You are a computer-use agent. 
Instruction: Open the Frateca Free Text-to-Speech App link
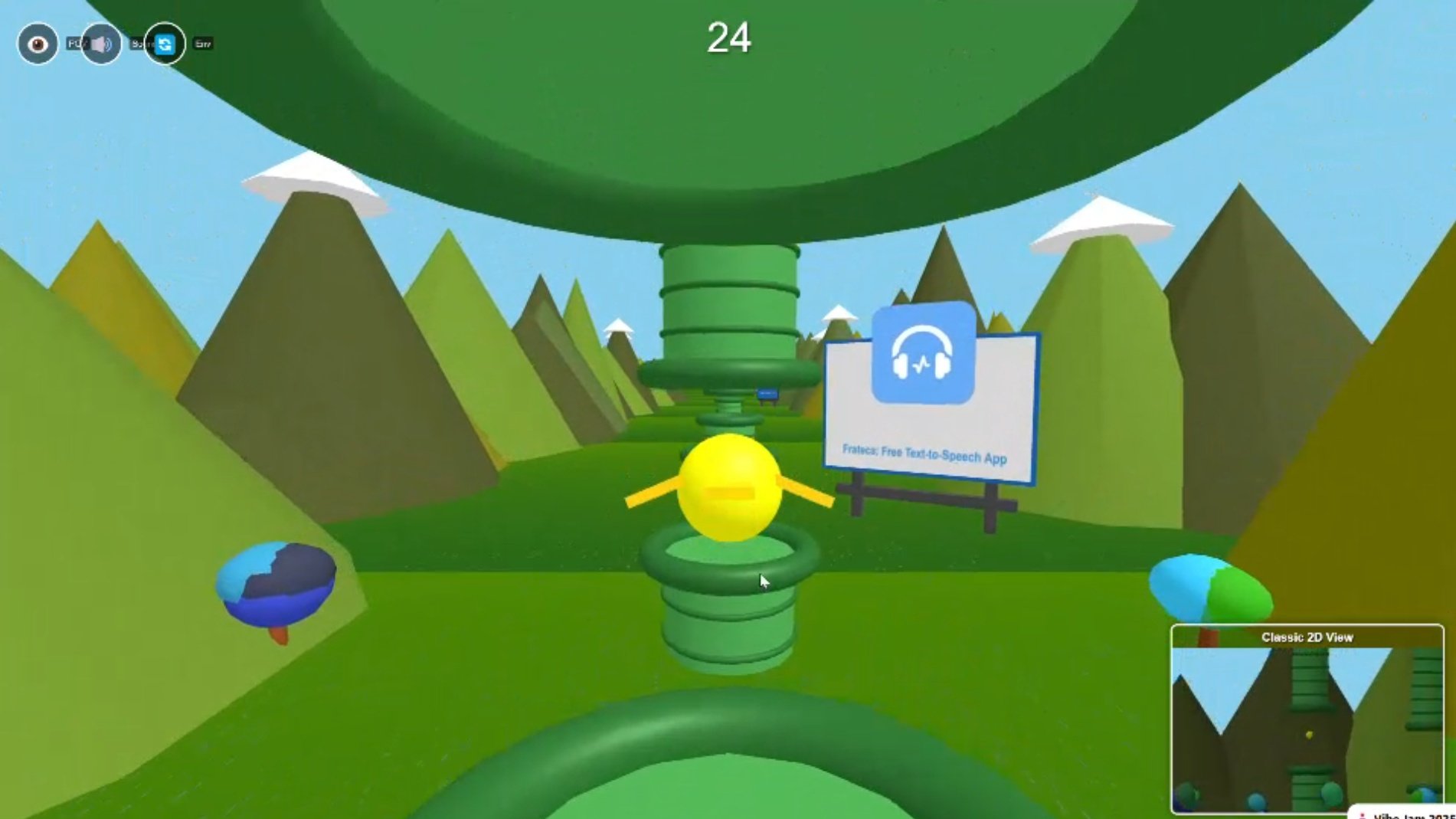tap(923, 454)
